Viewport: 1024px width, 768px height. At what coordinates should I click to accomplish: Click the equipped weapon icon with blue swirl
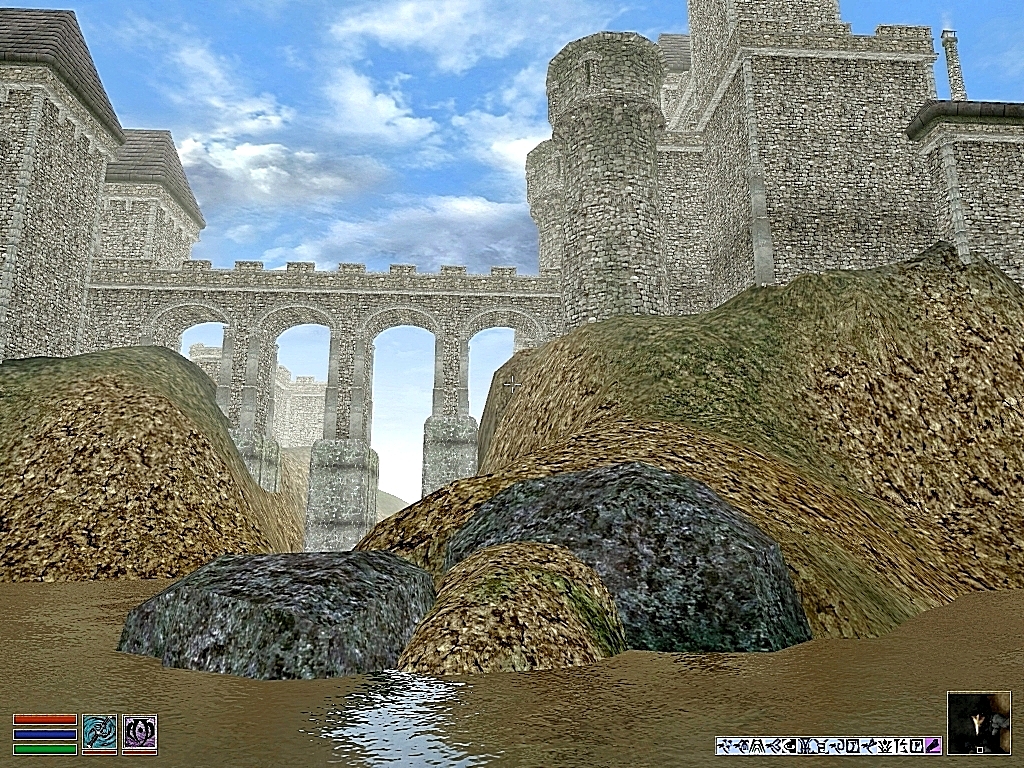pos(100,733)
